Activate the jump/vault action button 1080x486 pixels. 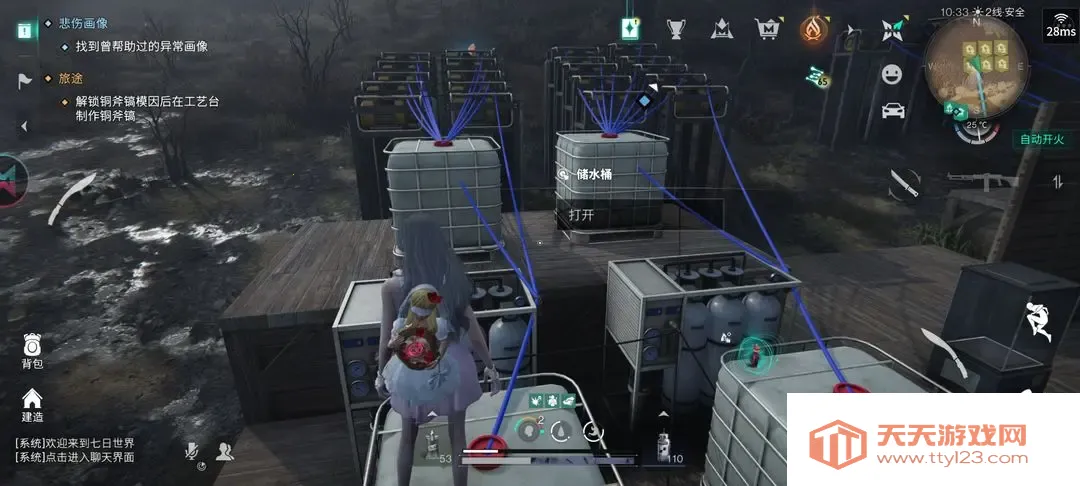point(1038,322)
